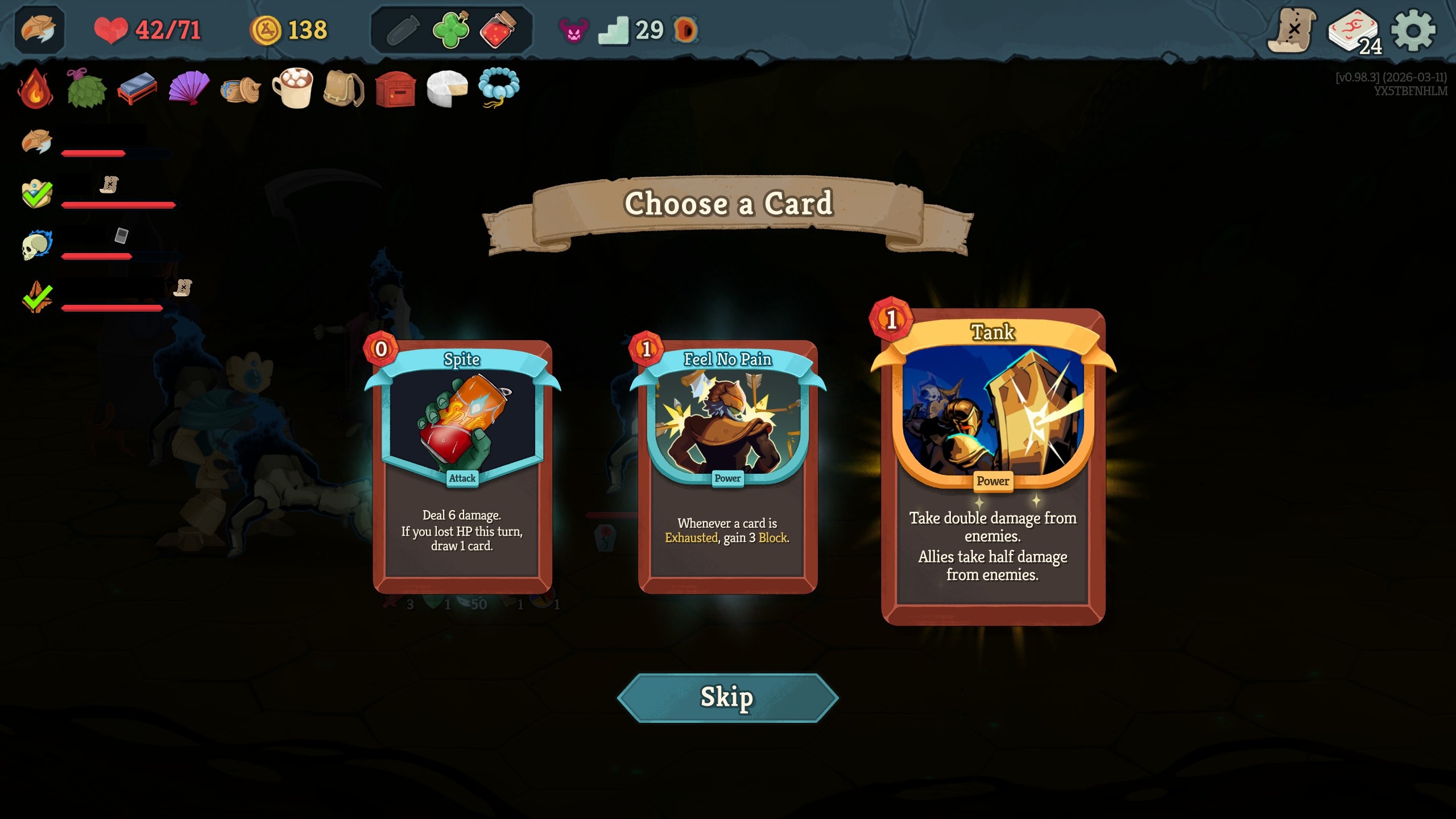The image size is (1456, 819).
Task: Select the red mailbox relic
Action: point(395,88)
